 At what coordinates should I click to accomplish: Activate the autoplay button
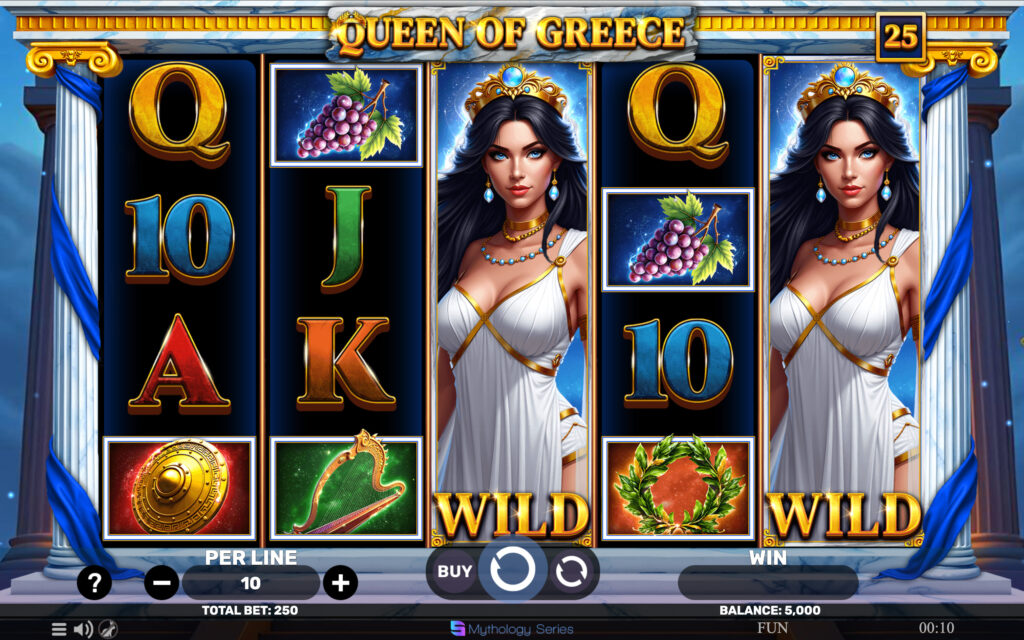[x=571, y=572]
